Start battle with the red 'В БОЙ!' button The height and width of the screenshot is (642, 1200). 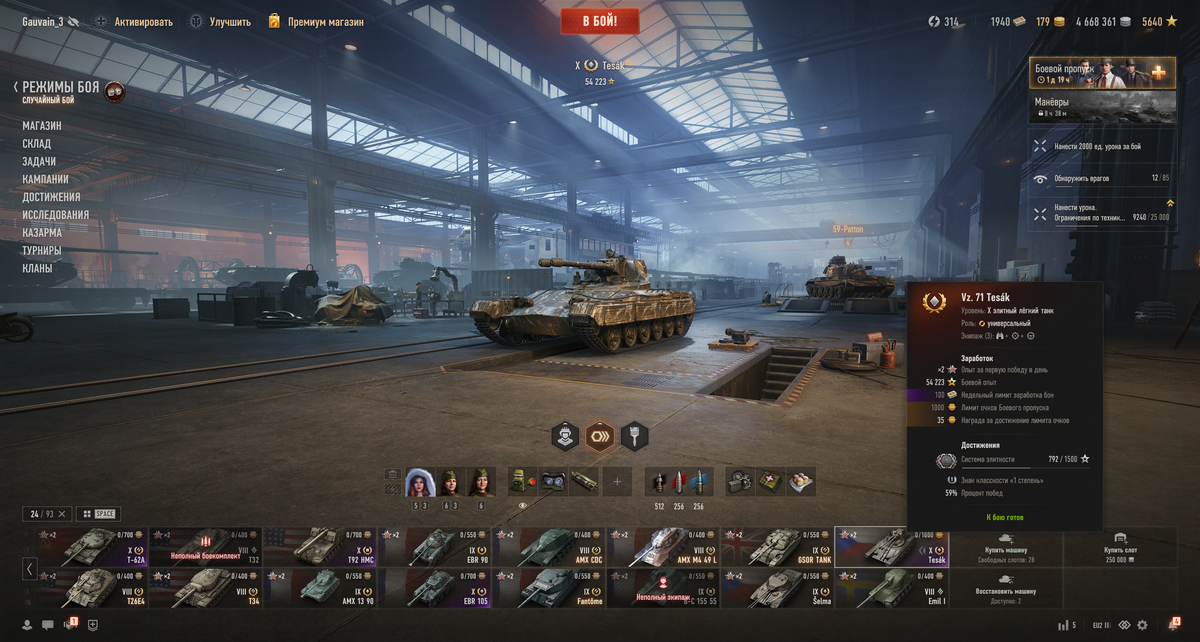point(600,21)
